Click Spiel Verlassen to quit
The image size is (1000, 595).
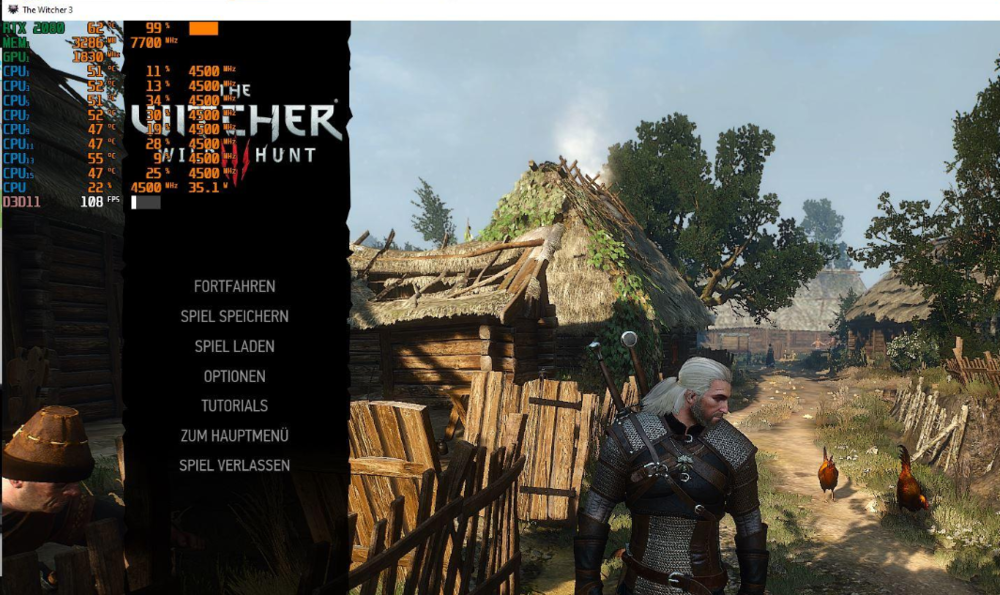[234, 465]
